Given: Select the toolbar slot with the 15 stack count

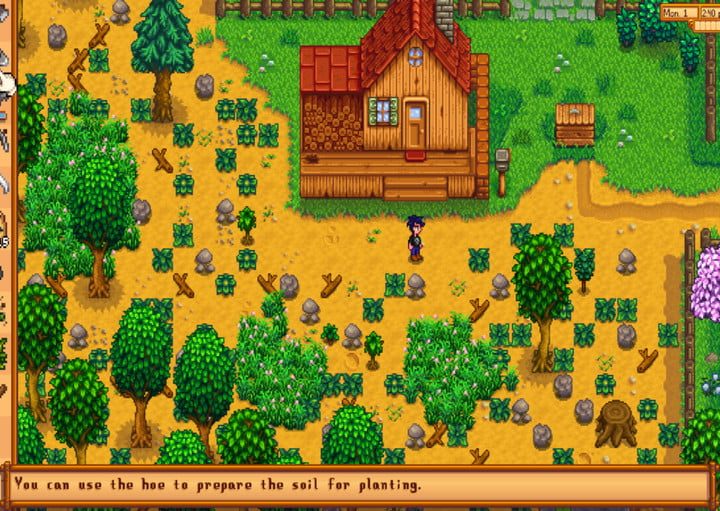Looking at the screenshot, I should tap(3, 228).
